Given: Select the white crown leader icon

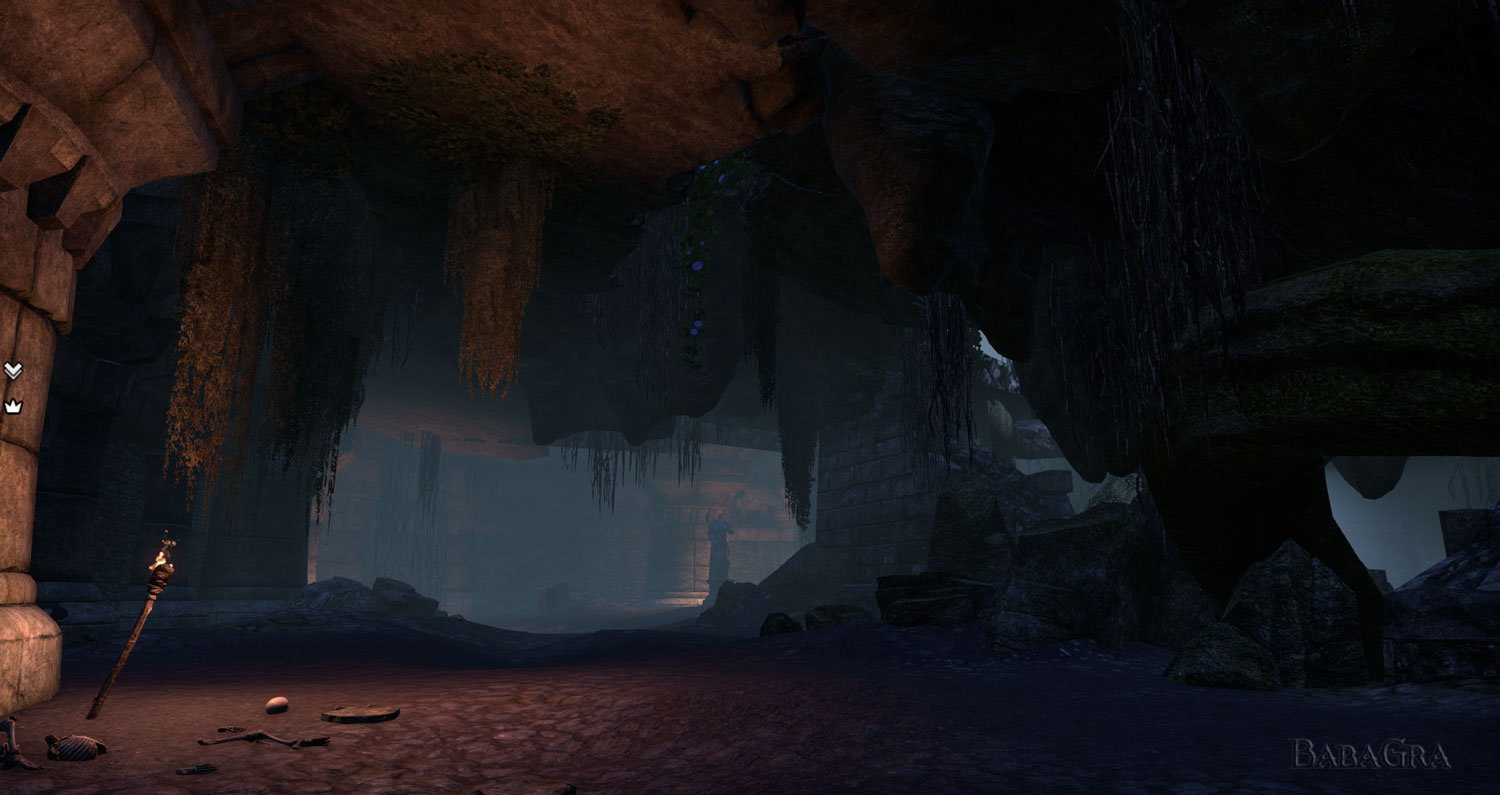Looking at the screenshot, I should (12, 406).
